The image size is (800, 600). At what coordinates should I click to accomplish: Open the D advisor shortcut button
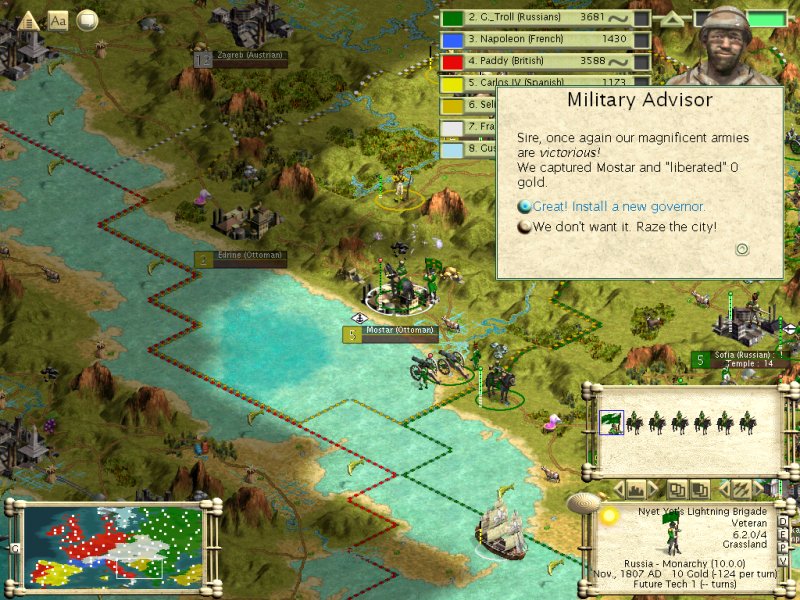782,522
